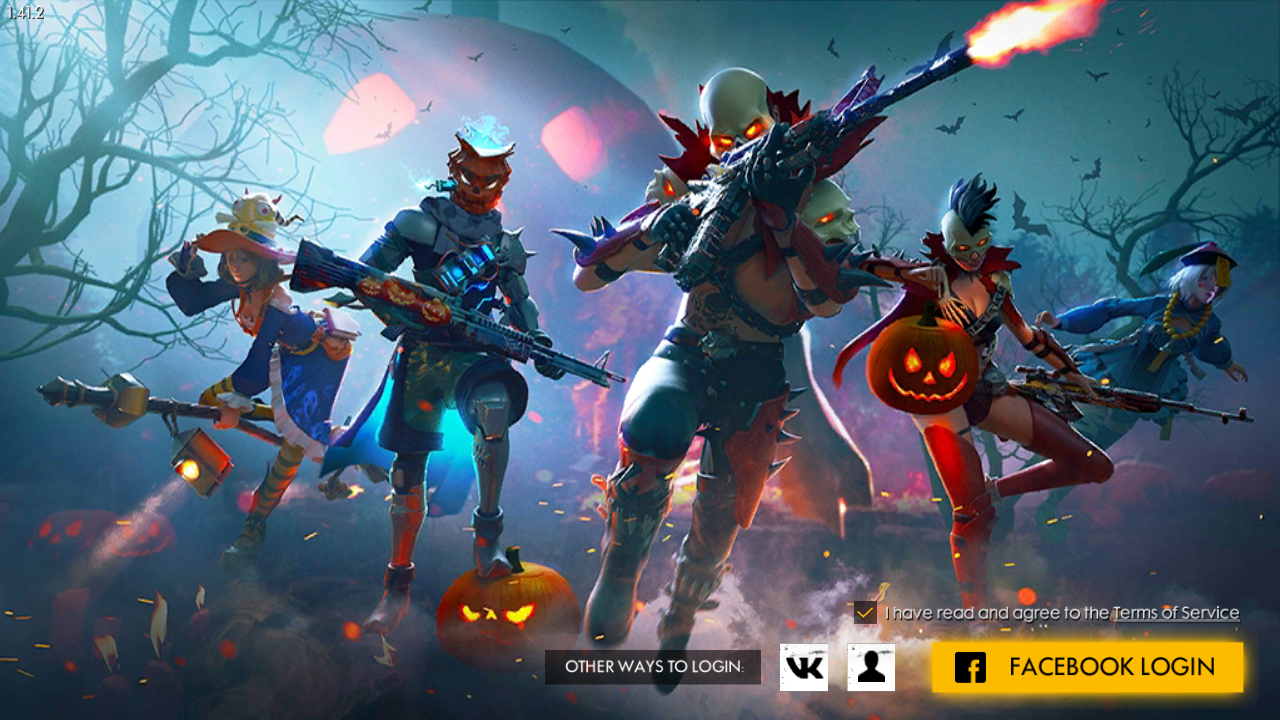Choose the person silhouette icon to play as guest

[873, 666]
